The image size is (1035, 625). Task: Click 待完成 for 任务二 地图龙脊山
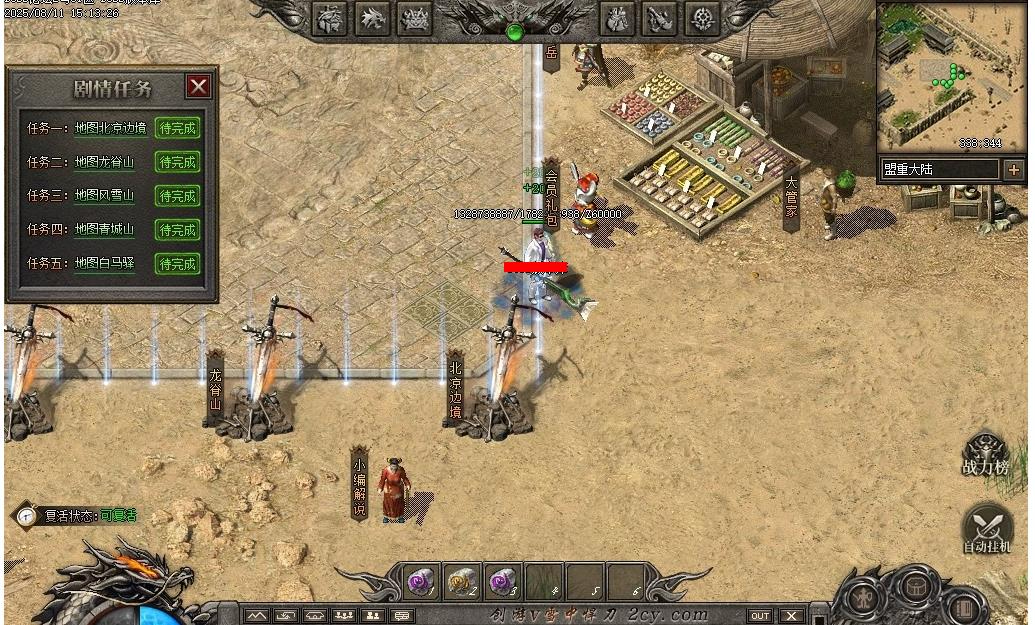tap(178, 162)
